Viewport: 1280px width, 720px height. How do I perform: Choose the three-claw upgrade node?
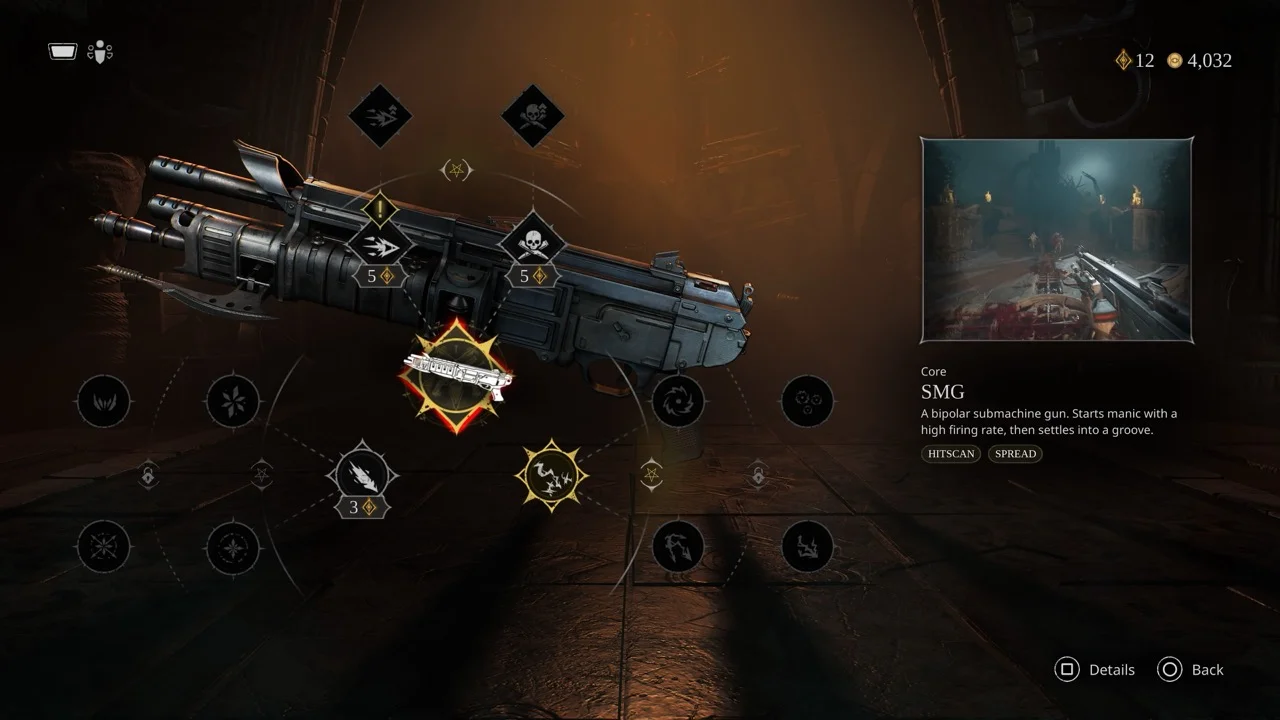coord(104,402)
